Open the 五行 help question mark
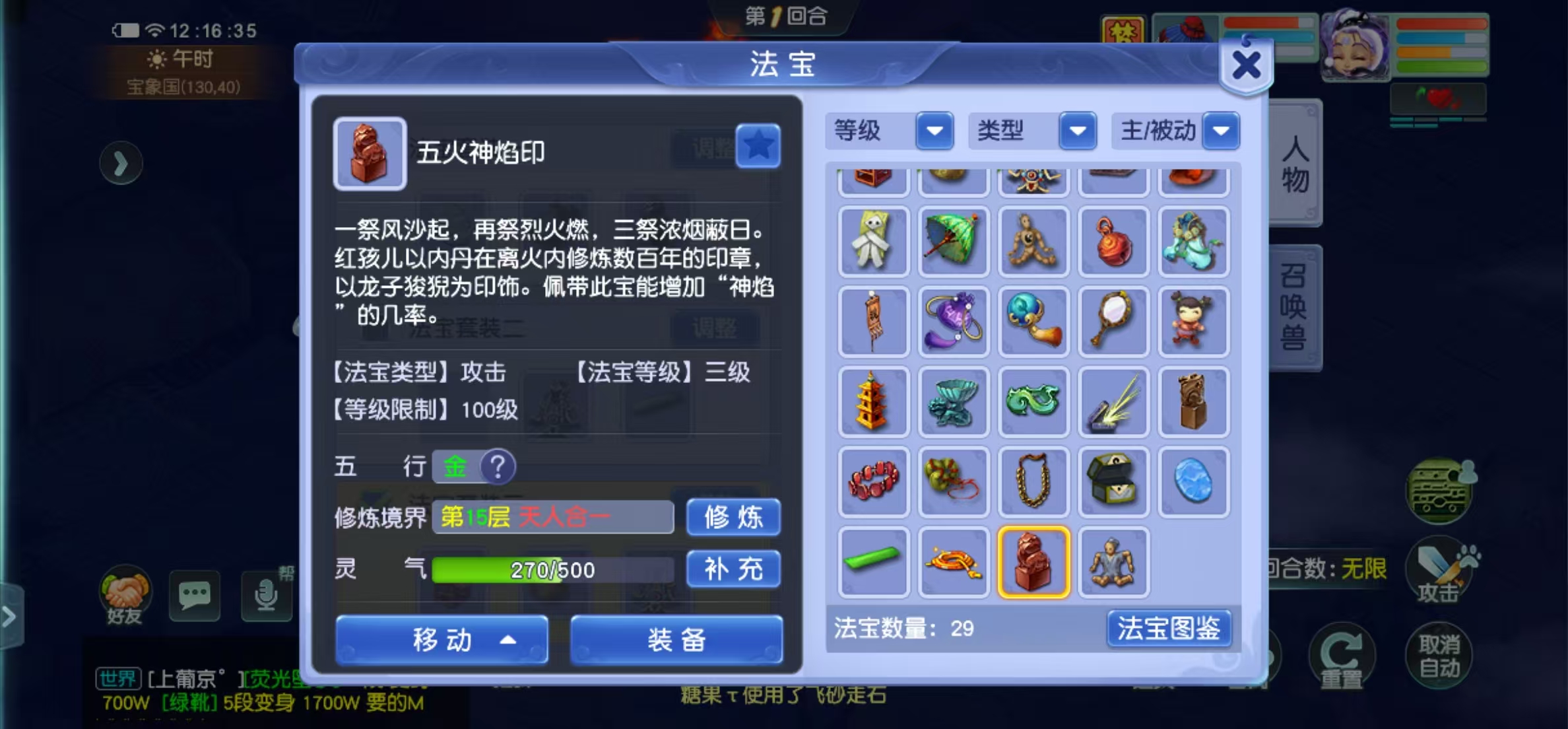1568x729 pixels. [x=500, y=467]
